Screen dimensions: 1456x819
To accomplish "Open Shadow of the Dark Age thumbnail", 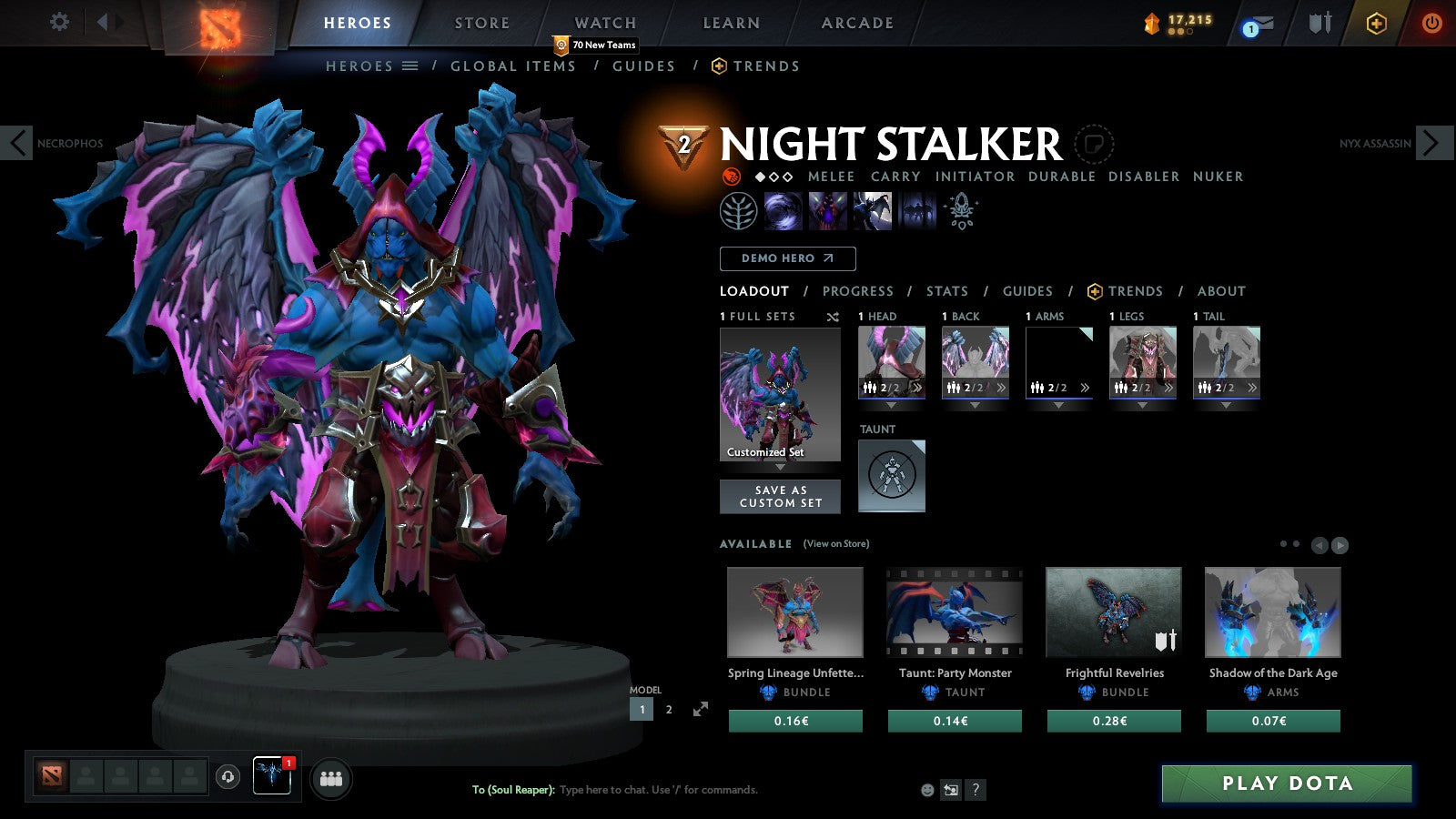I will (x=1272, y=612).
